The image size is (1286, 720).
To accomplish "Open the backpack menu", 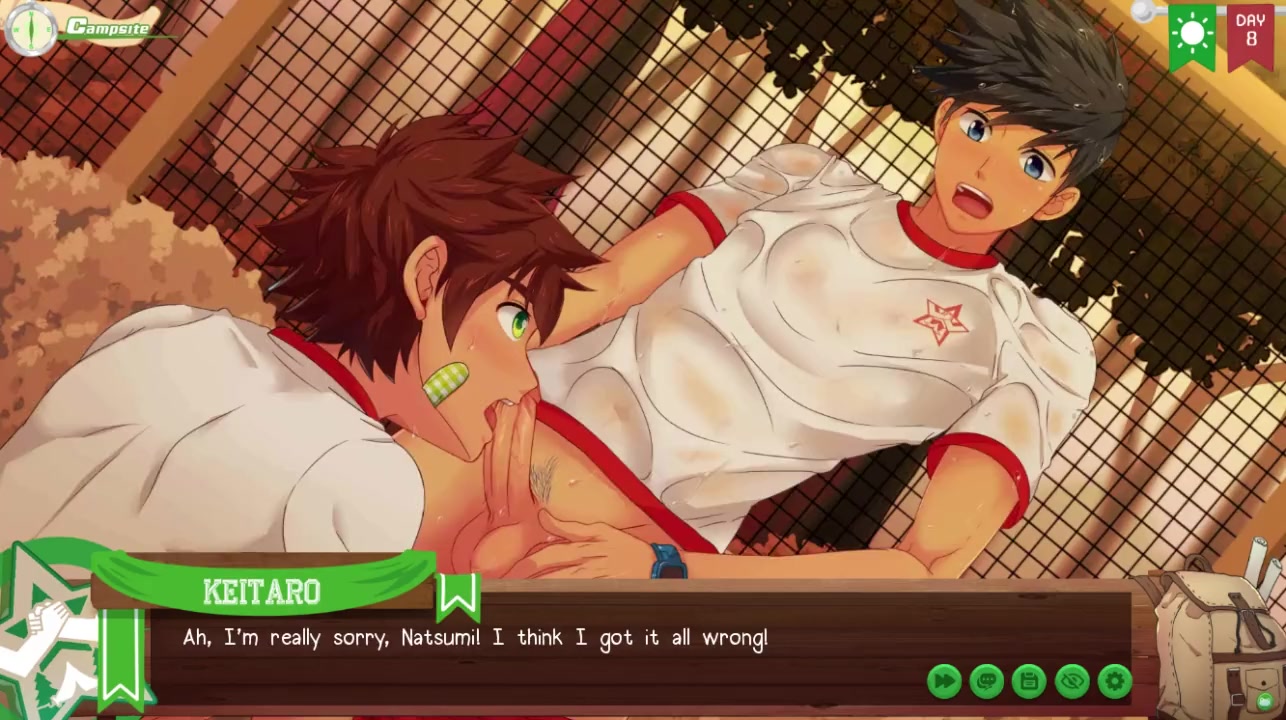I will pos(1217,636).
